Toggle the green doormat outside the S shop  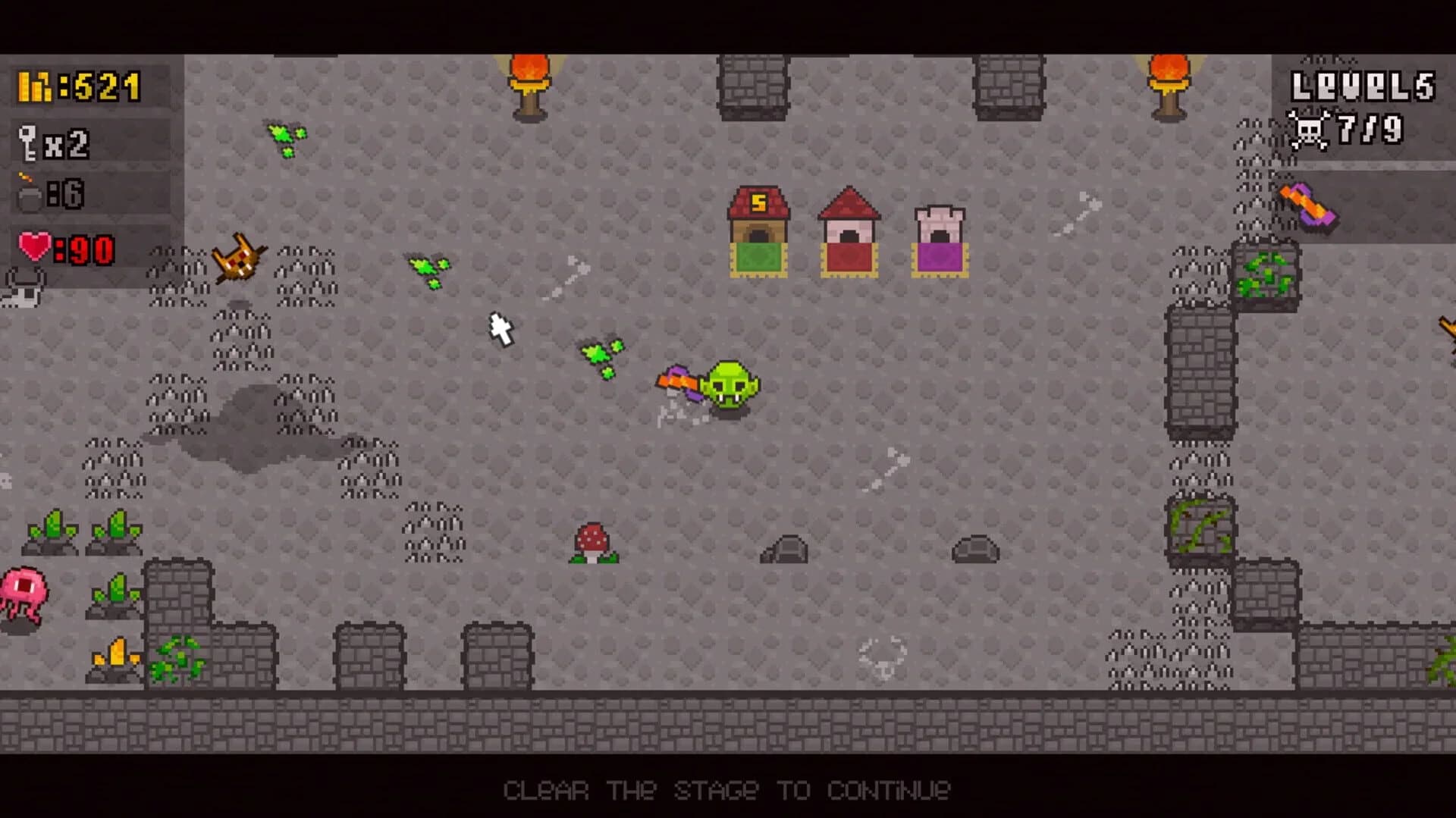[761, 261]
